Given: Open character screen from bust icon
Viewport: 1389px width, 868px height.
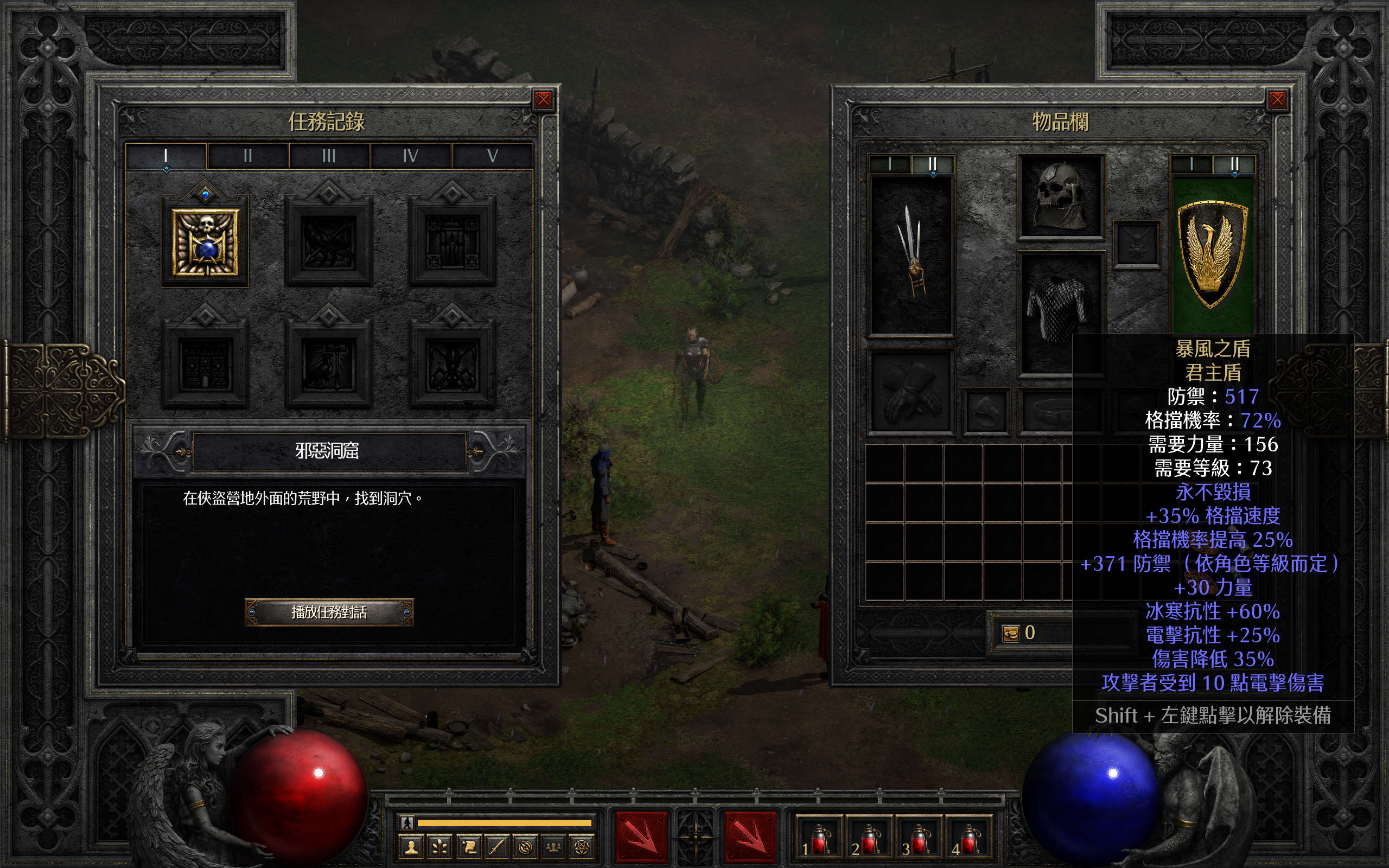Looking at the screenshot, I should click(x=411, y=847).
